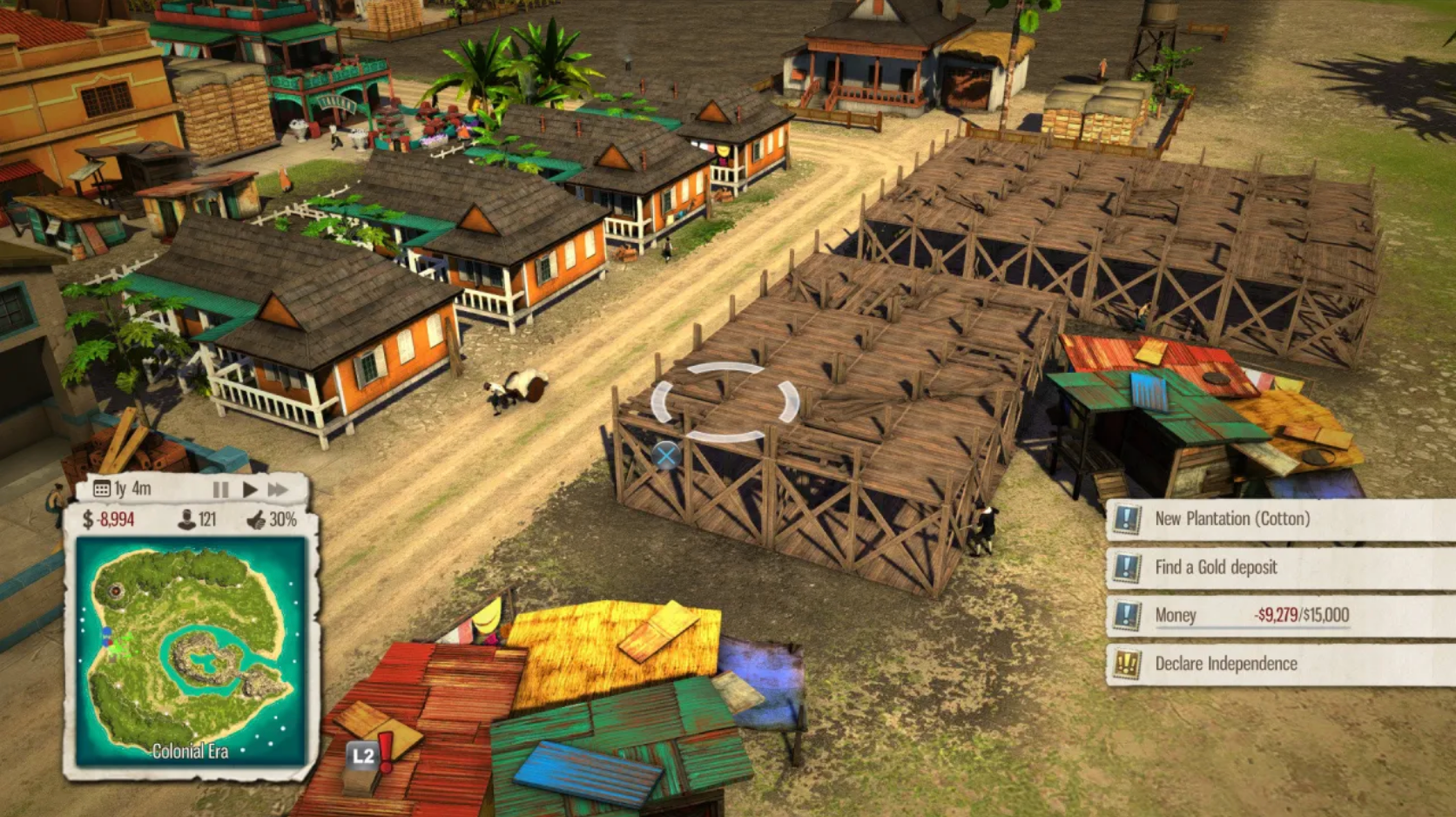Screen dimensions: 1456x817
Task: Click the New Plantation quest exclamation stamp
Action: (1129, 519)
